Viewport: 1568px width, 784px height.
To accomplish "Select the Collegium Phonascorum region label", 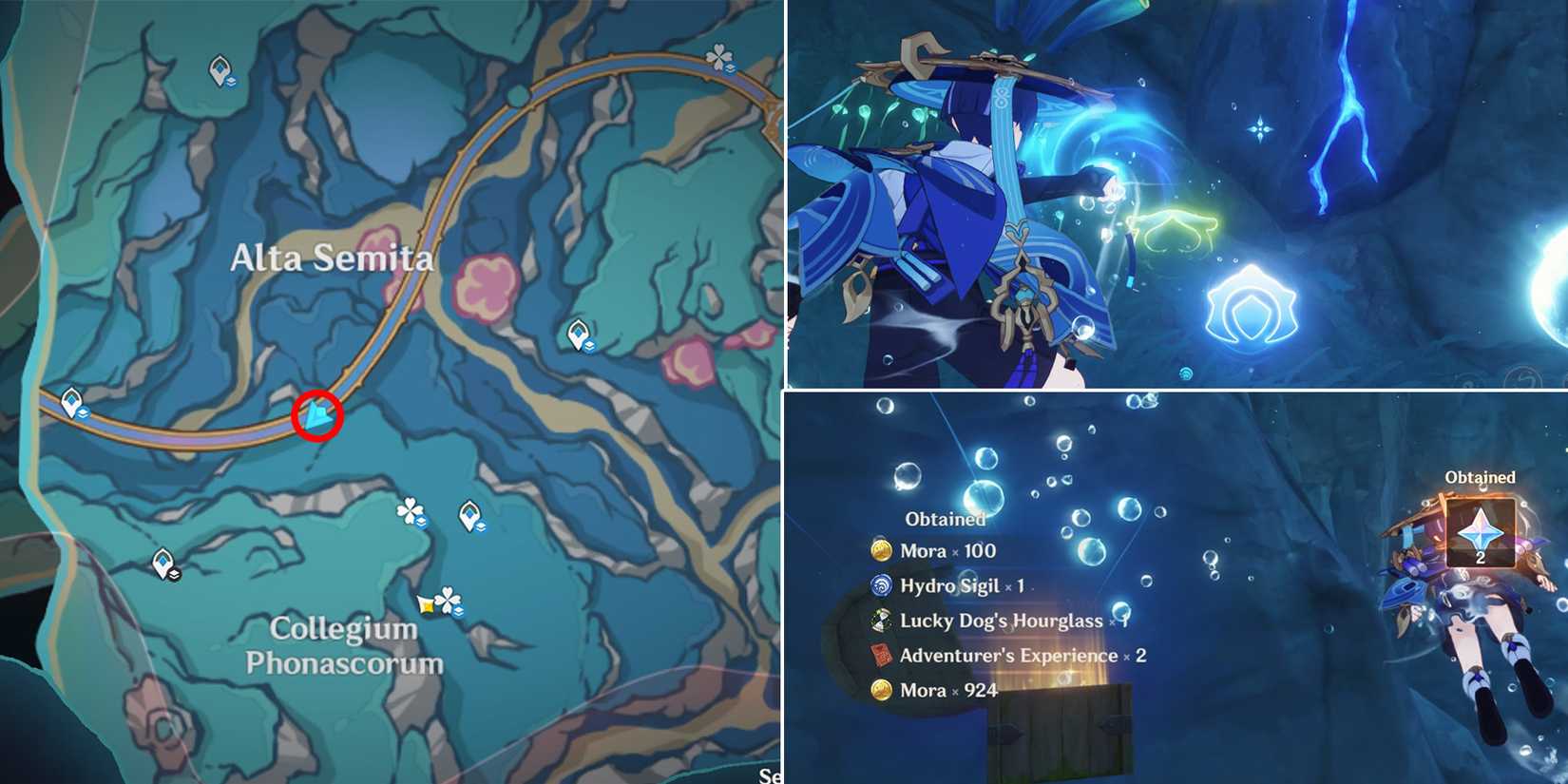I will (344, 644).
